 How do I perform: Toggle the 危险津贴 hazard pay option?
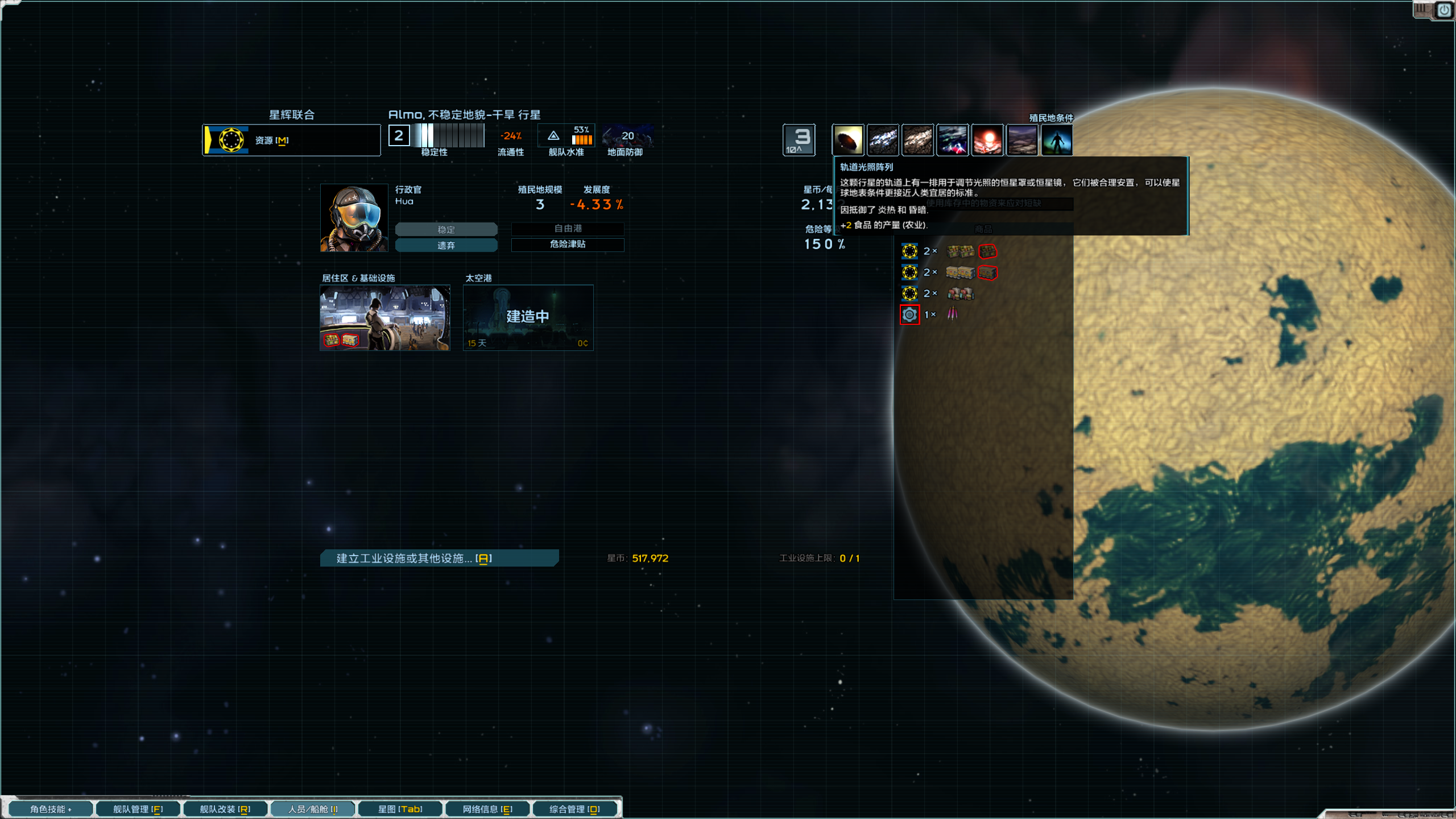click(568, 244)
